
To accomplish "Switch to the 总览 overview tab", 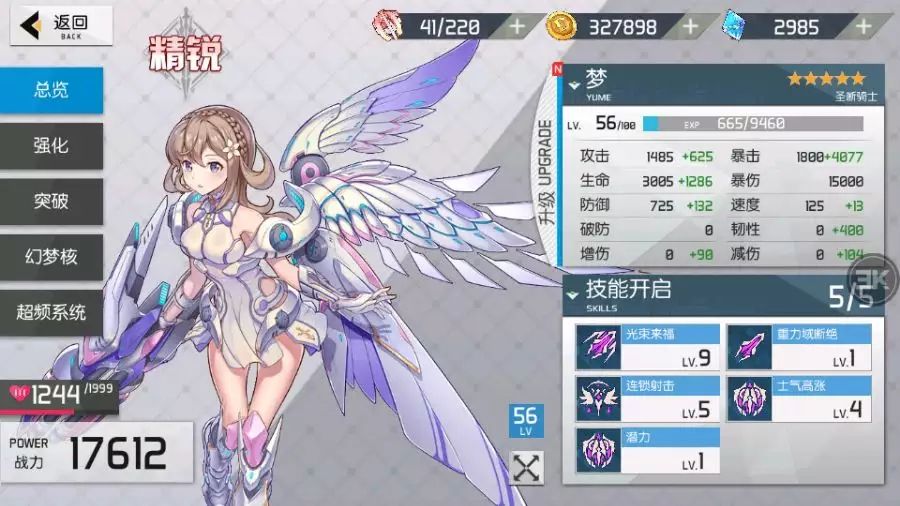I will [x=51, y=90].
